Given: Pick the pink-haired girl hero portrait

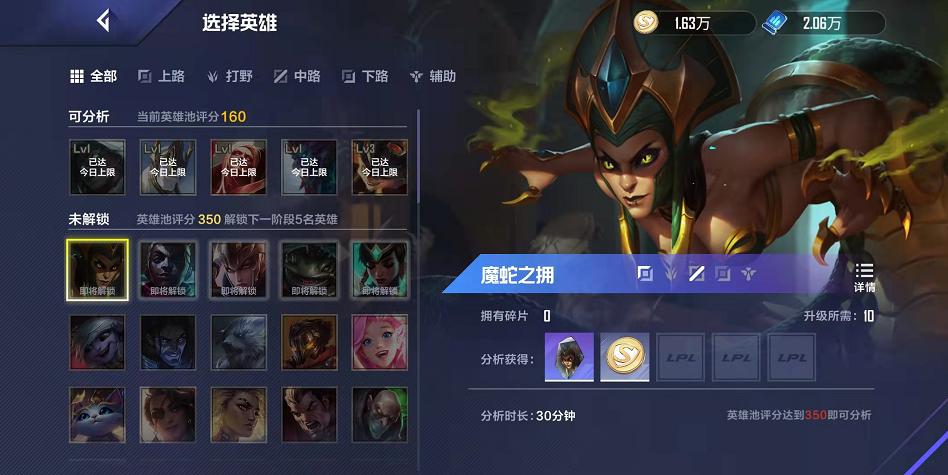Looking at the screenshot, I should [380, 343].
